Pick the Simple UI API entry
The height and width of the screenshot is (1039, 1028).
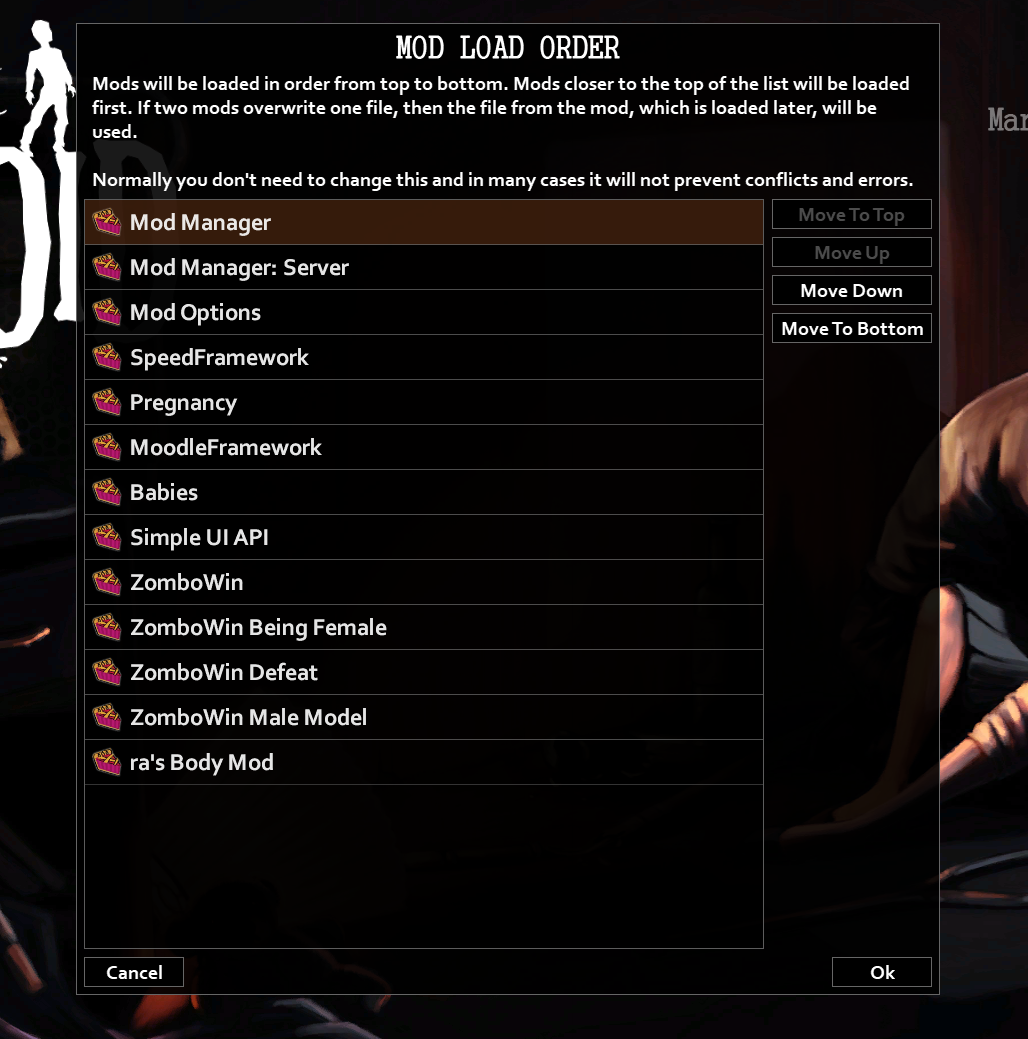pos(423,537)
